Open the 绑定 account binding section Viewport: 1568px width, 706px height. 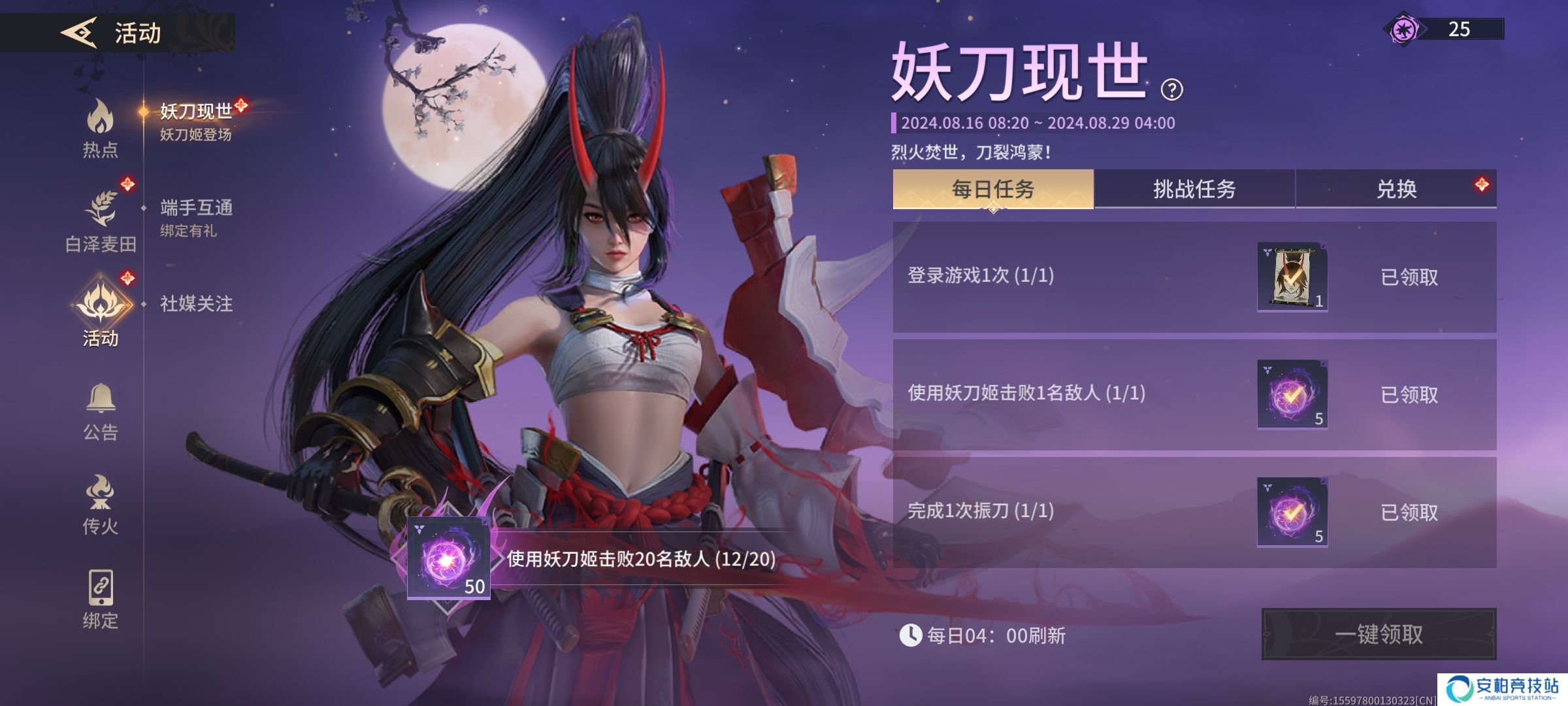(x=100, y=599)
